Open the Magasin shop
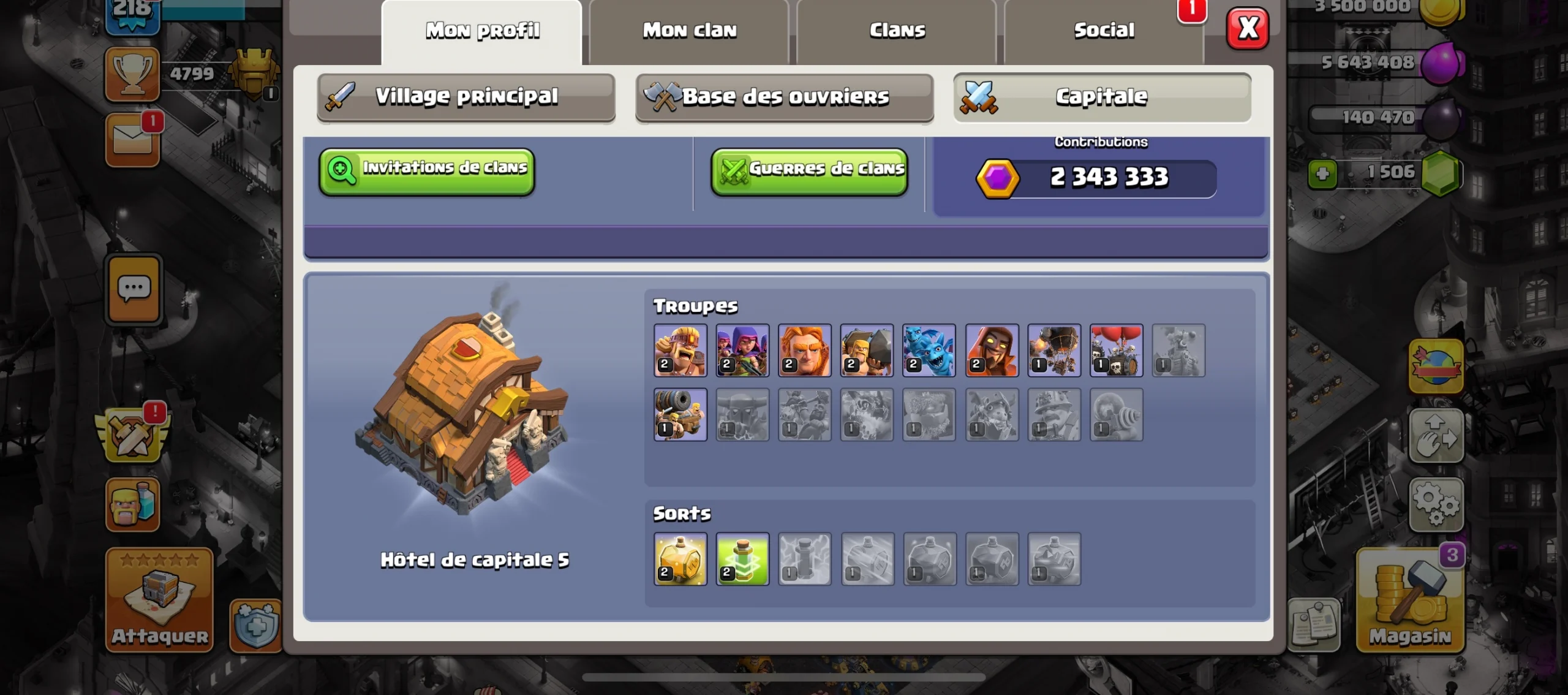The width and height of the screenshot is (1568, 695). [x=1410, y=599]
